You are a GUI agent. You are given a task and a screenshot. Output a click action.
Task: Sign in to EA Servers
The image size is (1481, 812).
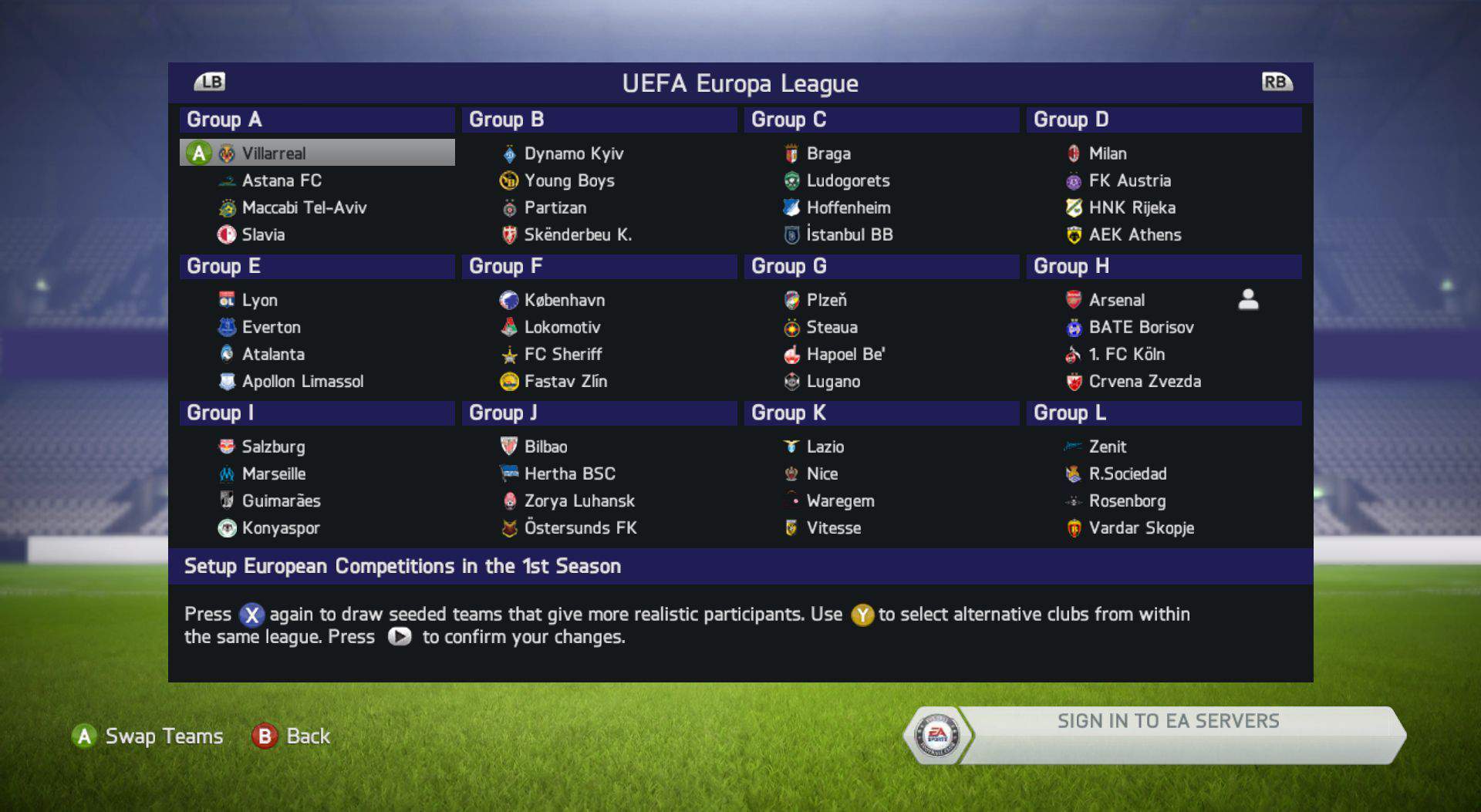(1167, 722)
